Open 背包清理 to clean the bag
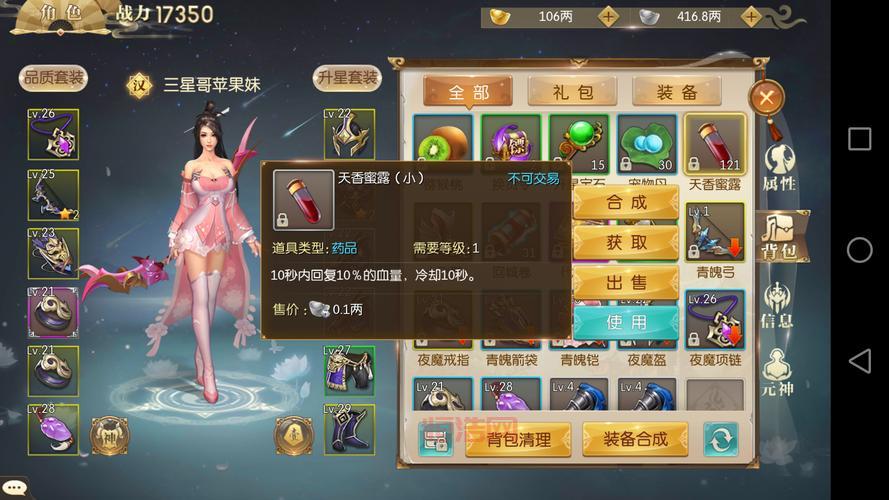Screen dimensions: 889x500 coord(517,438)
